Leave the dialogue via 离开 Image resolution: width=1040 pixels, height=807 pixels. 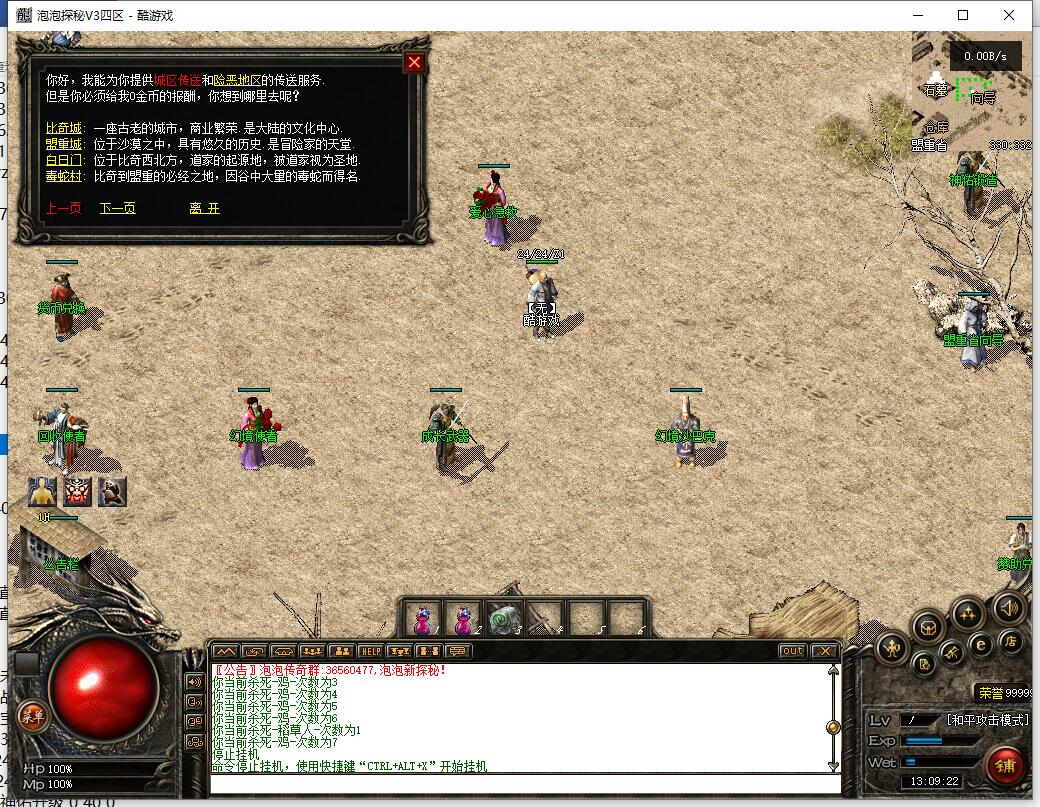tap(204, 208)
